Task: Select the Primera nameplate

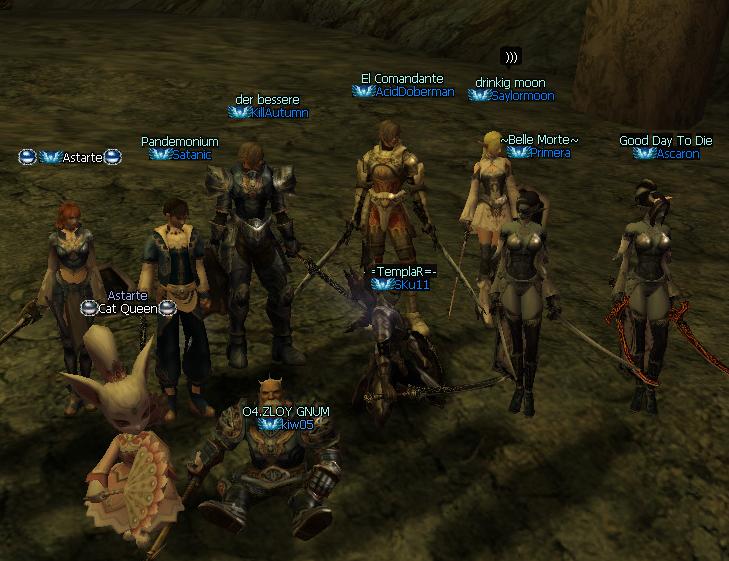Action: click(x=549, y=153)
